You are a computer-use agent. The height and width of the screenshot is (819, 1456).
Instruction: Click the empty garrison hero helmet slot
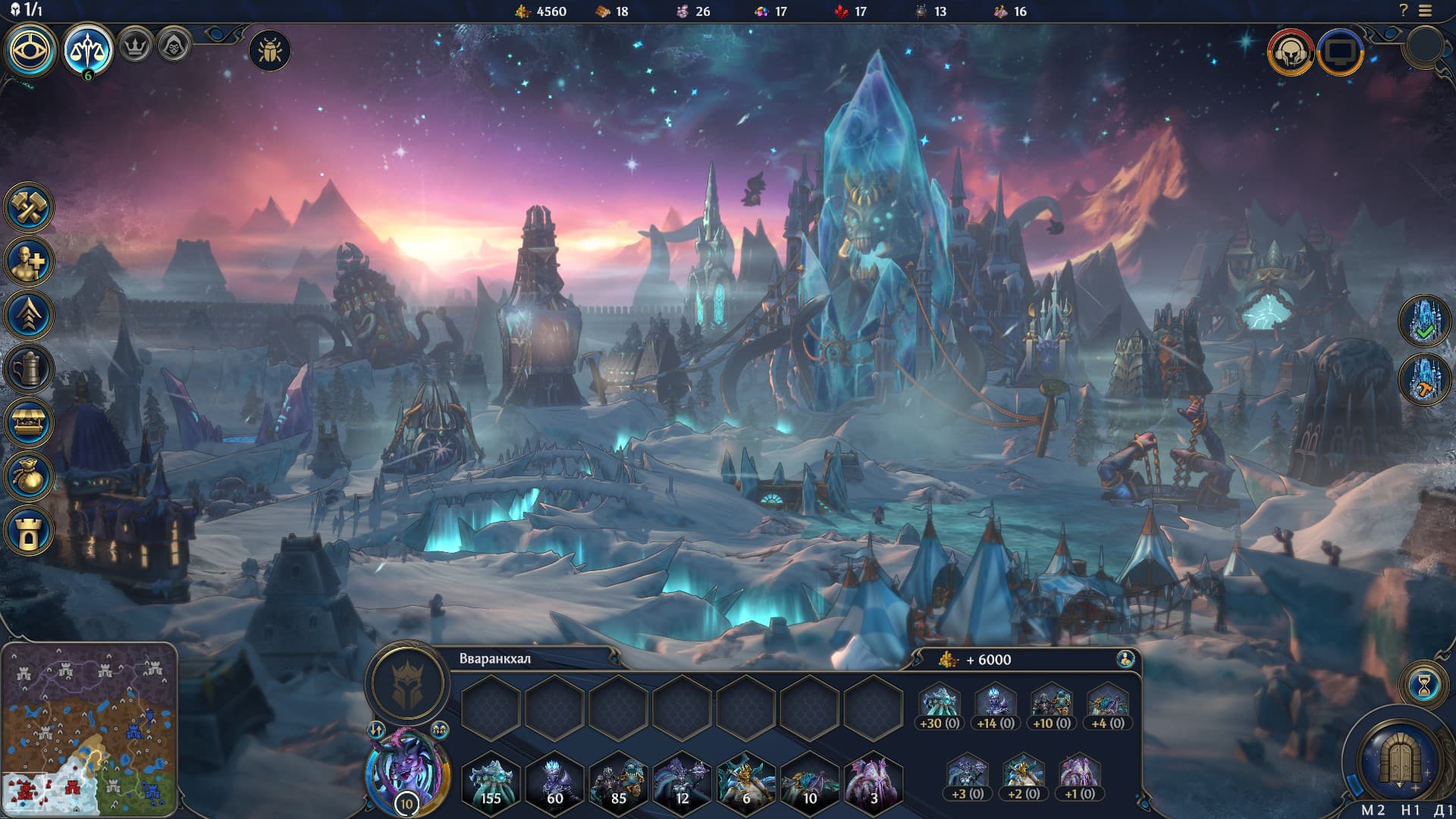407,682
